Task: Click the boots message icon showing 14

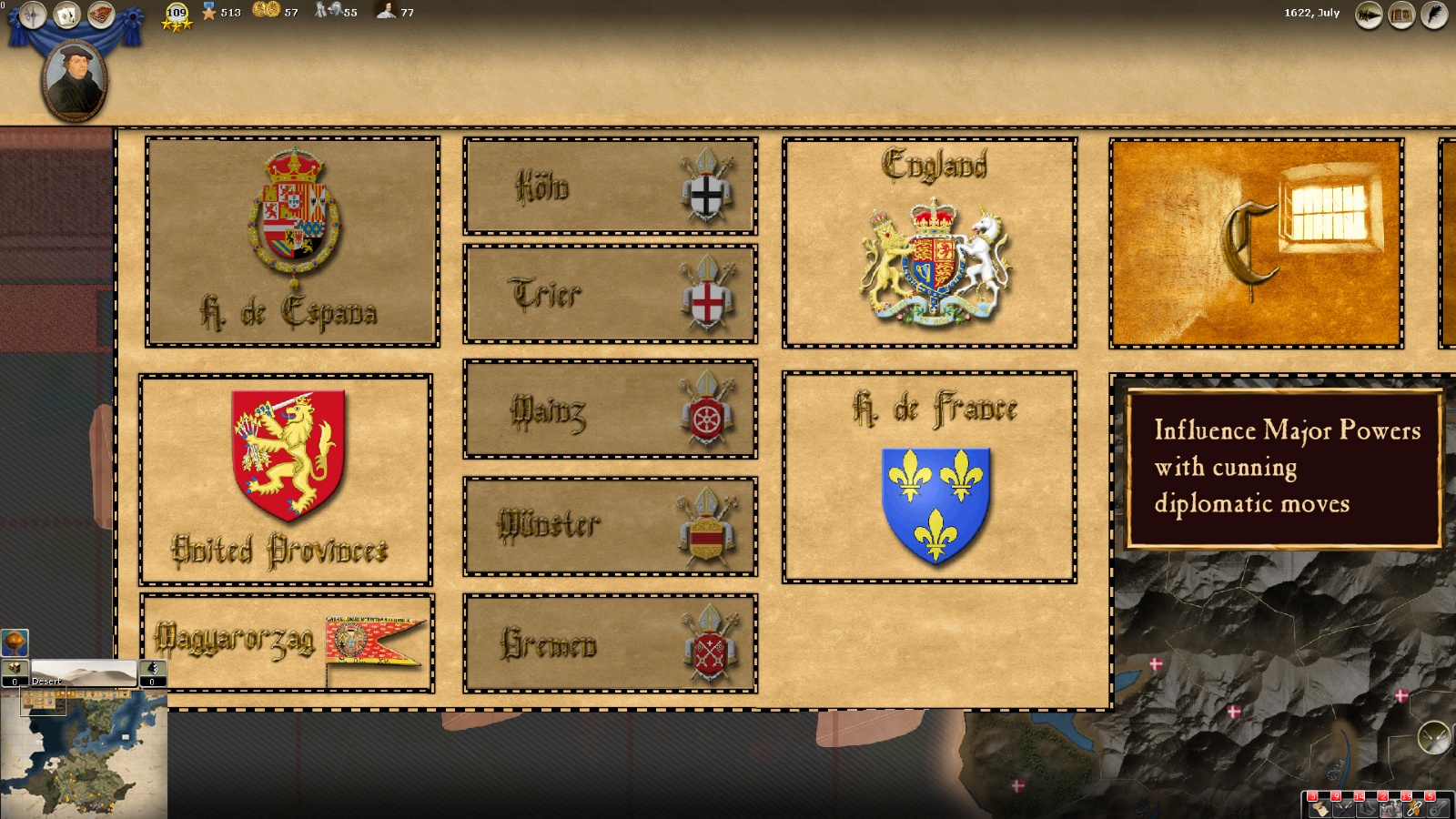Action: point(1367,808)
